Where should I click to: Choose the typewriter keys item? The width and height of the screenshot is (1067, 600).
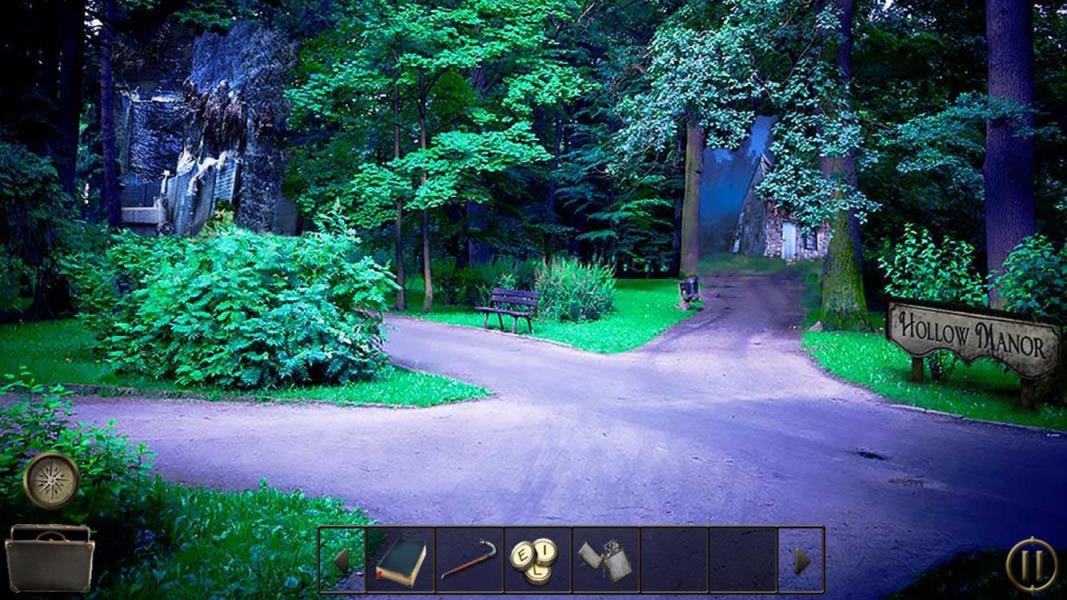click(537, 561)
